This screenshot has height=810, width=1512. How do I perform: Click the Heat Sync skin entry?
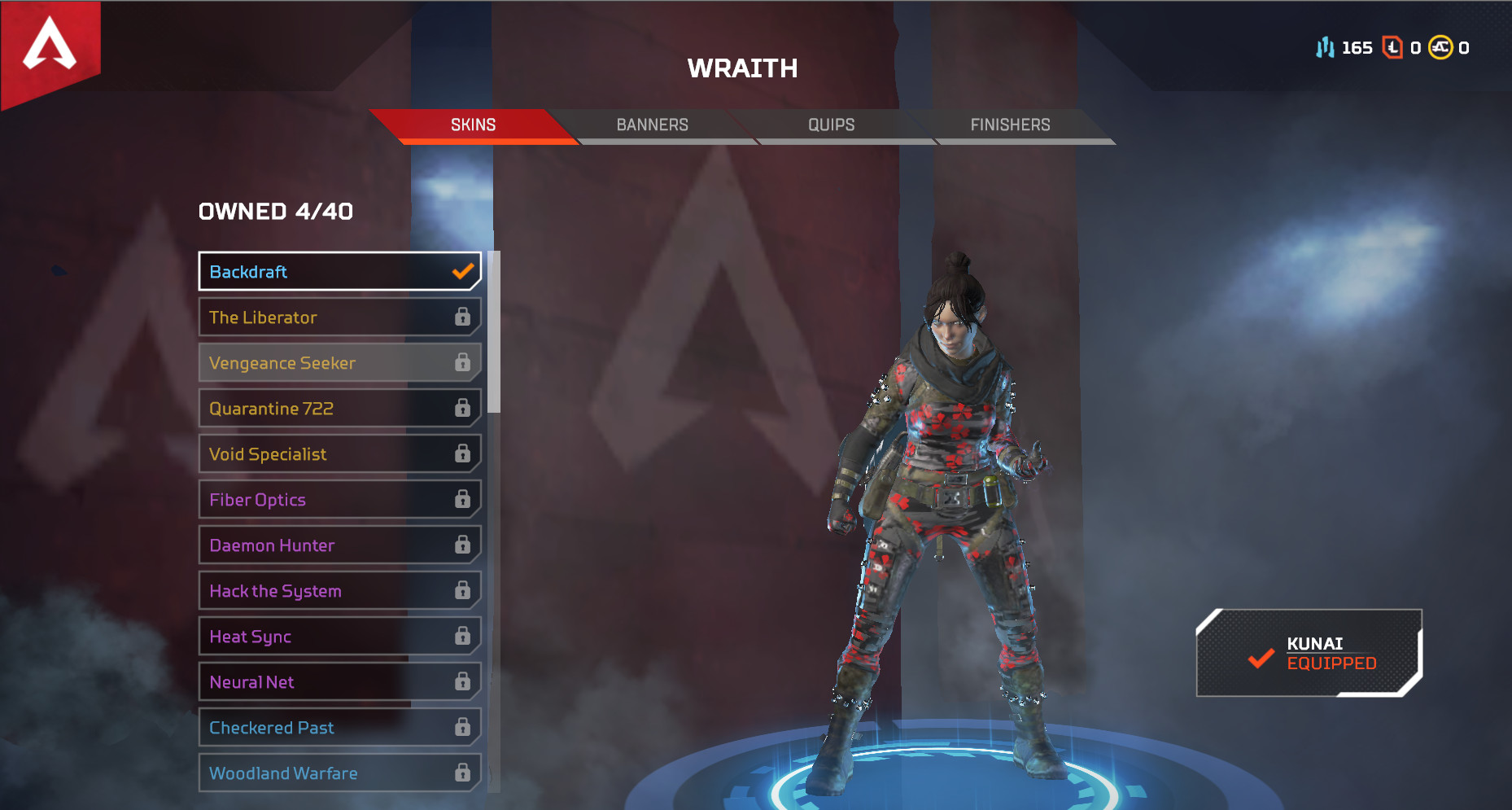pos(339,637)
